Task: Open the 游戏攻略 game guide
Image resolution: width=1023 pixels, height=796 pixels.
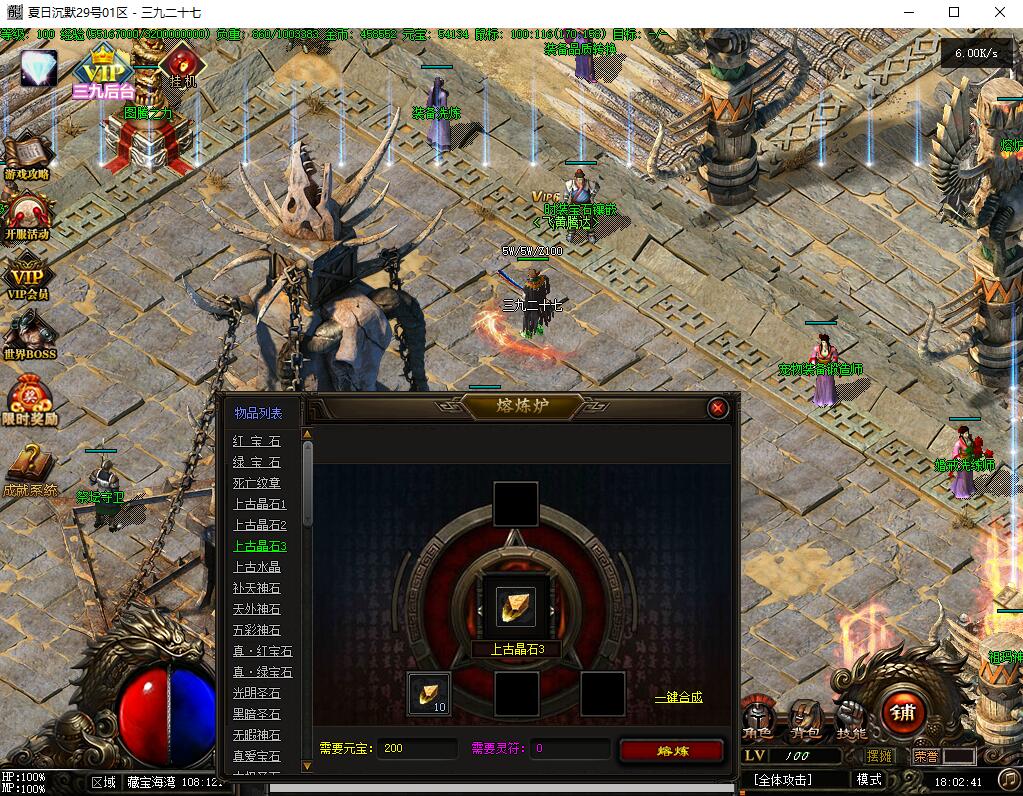Action: point(27,156)
